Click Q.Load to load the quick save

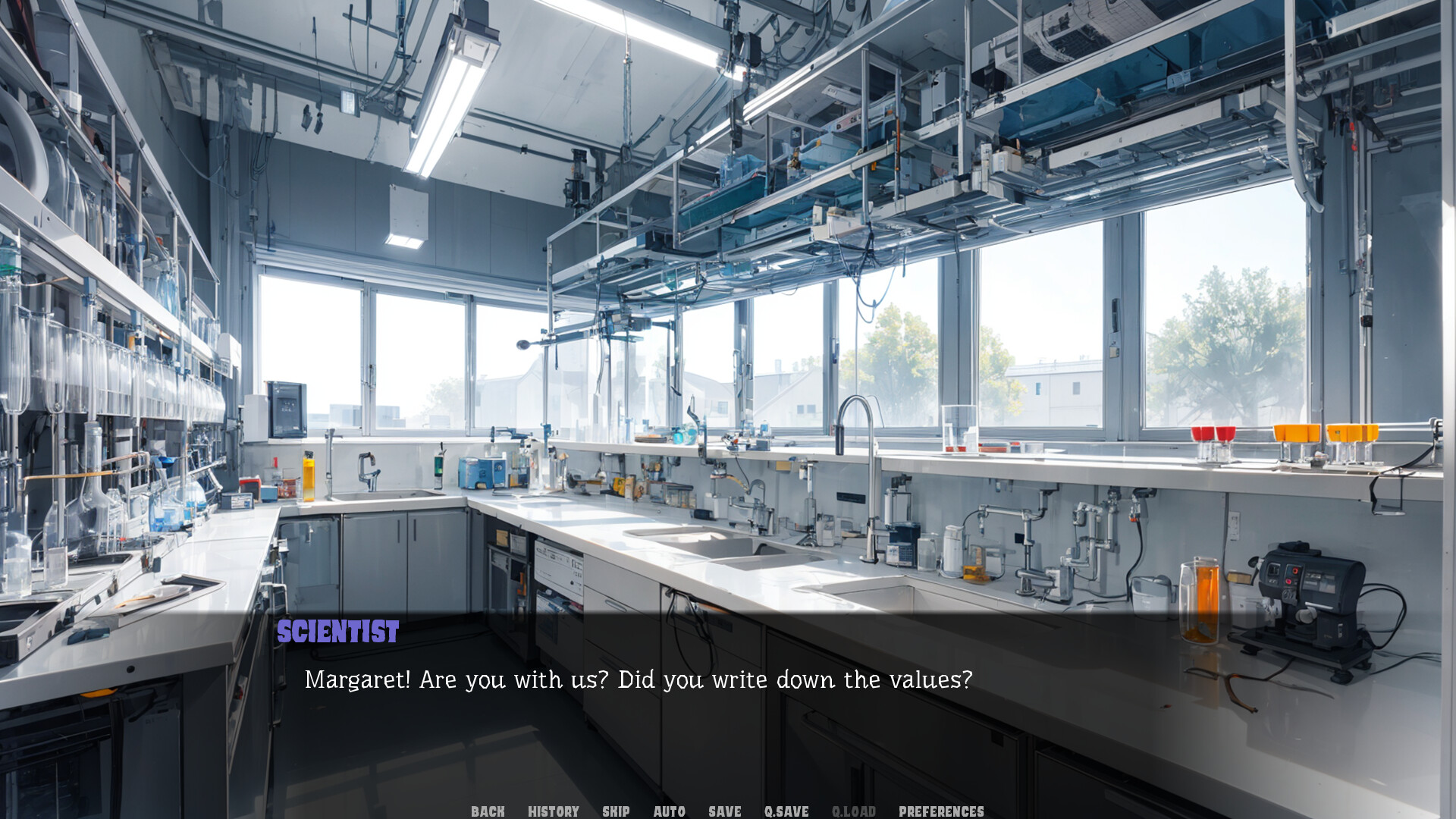tap(854, 811)
